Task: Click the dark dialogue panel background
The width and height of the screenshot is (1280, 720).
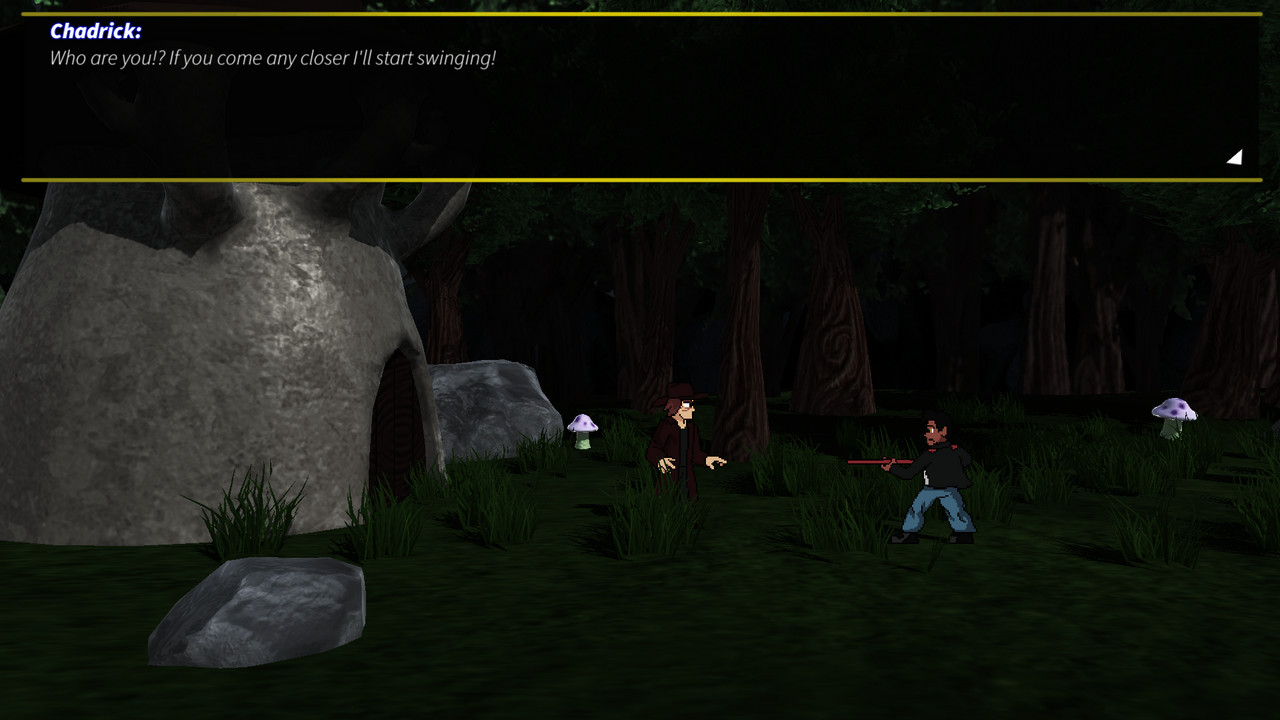Action: [640, 120]
